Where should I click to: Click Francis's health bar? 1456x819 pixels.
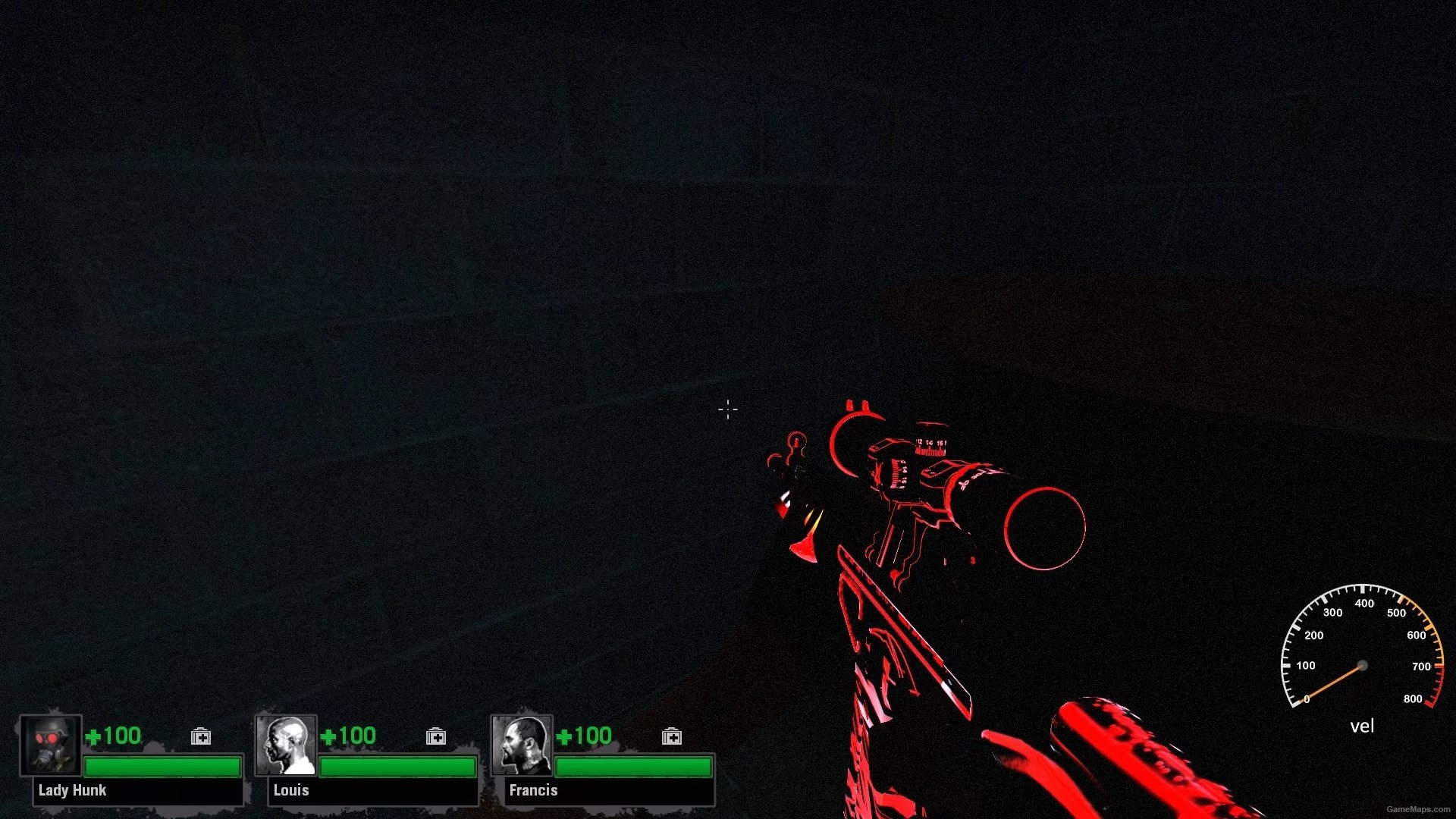[635, 766]
